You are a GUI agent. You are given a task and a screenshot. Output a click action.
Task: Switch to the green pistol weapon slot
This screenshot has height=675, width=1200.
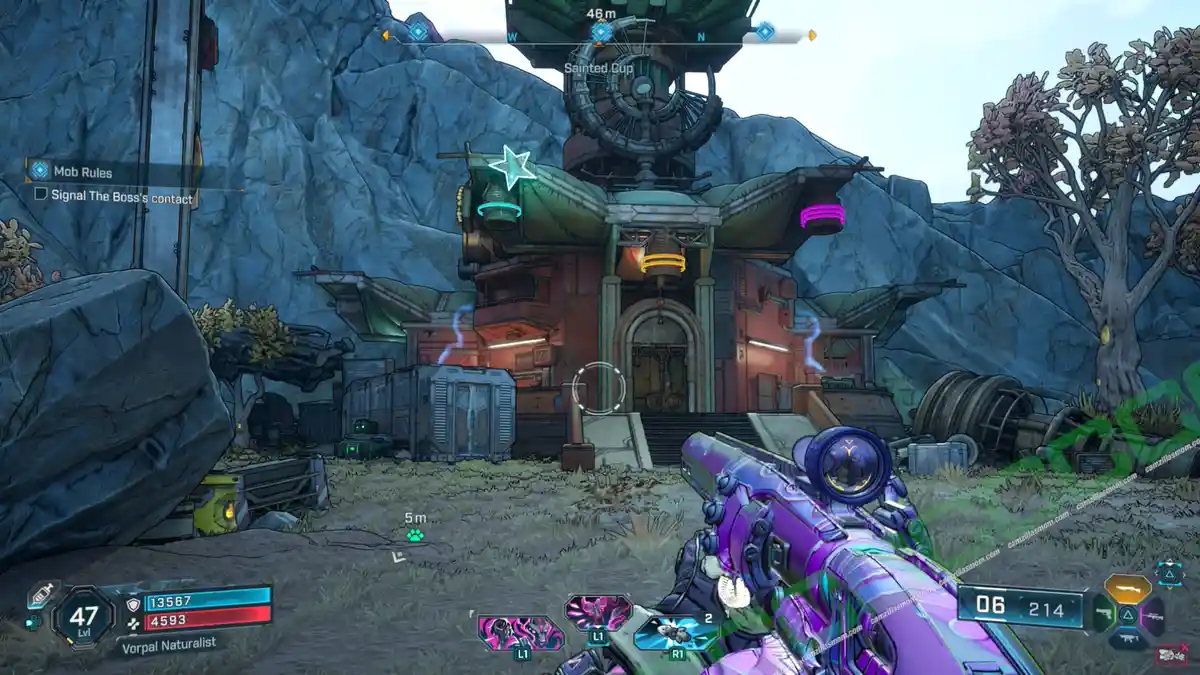1103,614
